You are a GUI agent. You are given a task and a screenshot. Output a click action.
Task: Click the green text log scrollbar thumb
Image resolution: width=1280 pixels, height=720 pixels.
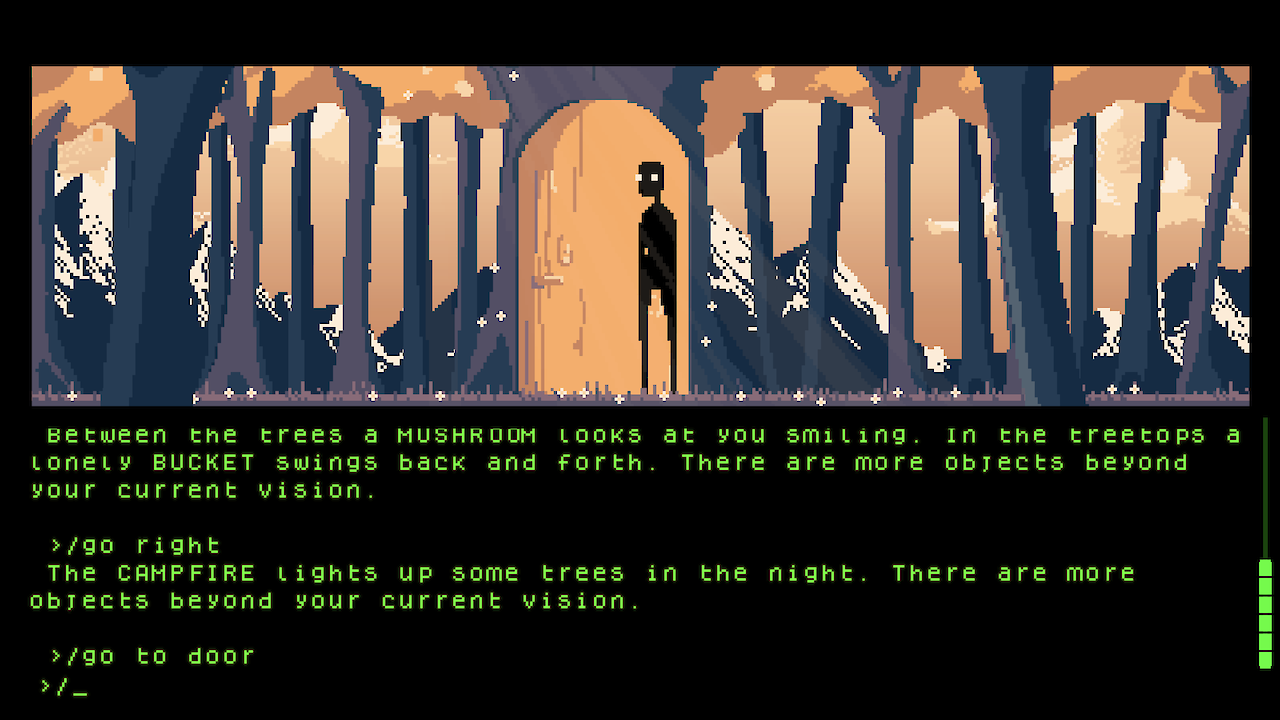(x=1265, y=613)
